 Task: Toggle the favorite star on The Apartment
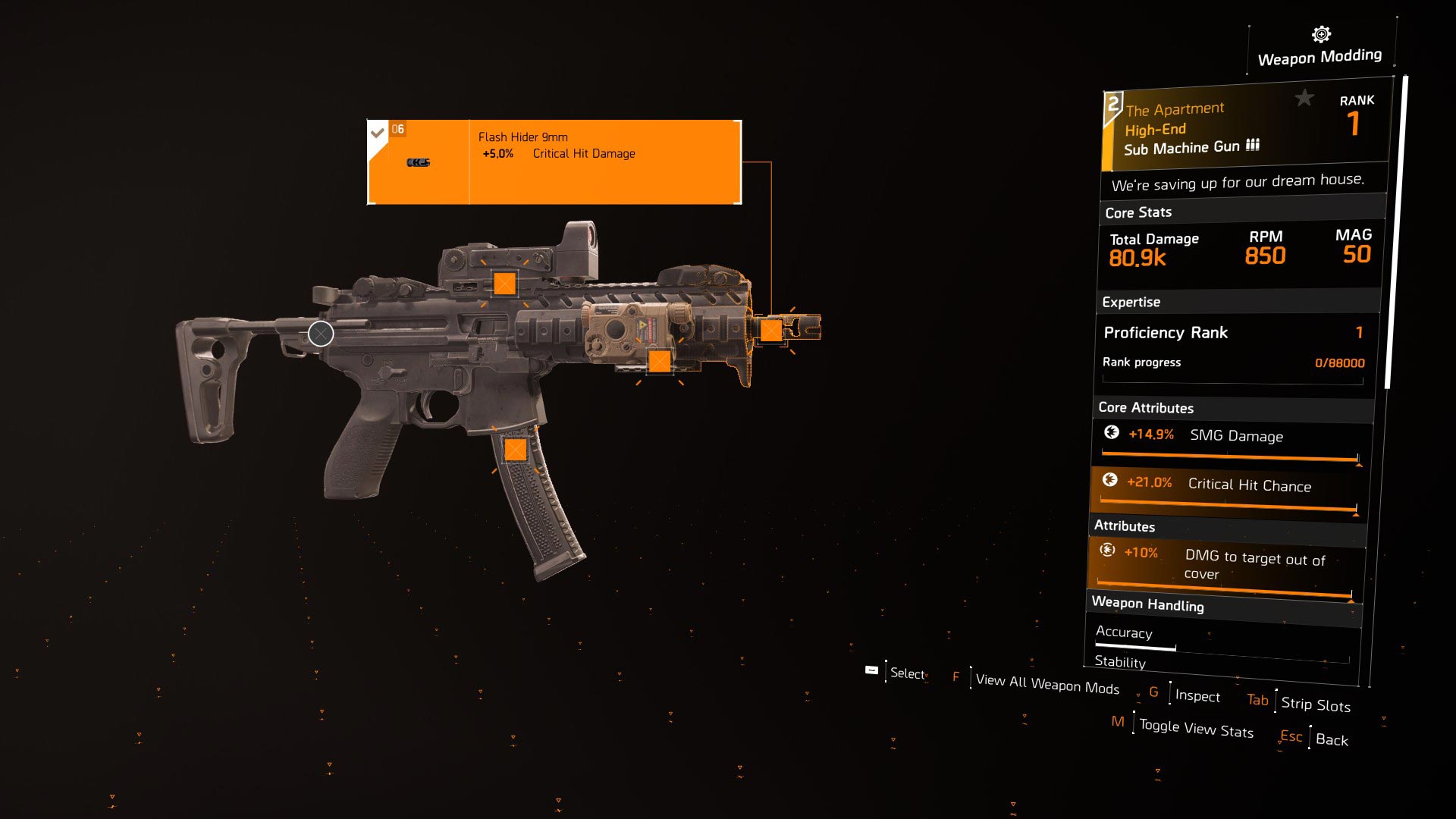pos(1304,98)
